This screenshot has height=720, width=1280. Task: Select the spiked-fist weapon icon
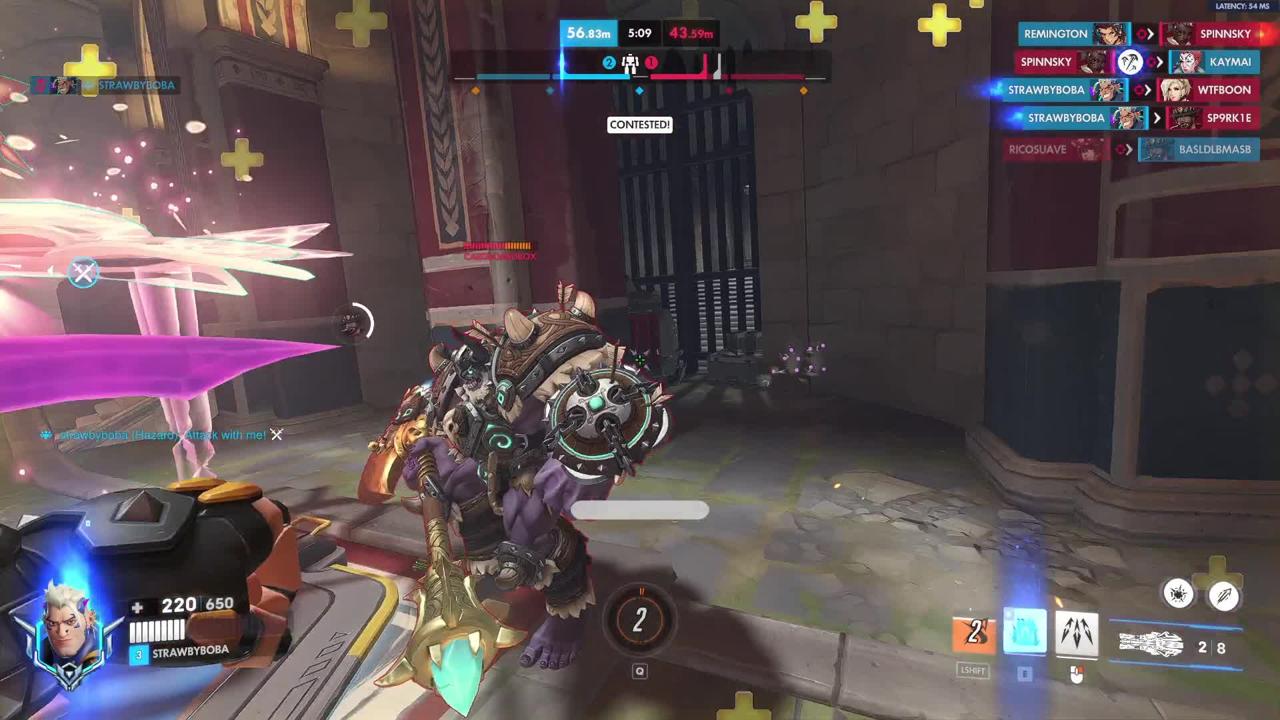1151,646
